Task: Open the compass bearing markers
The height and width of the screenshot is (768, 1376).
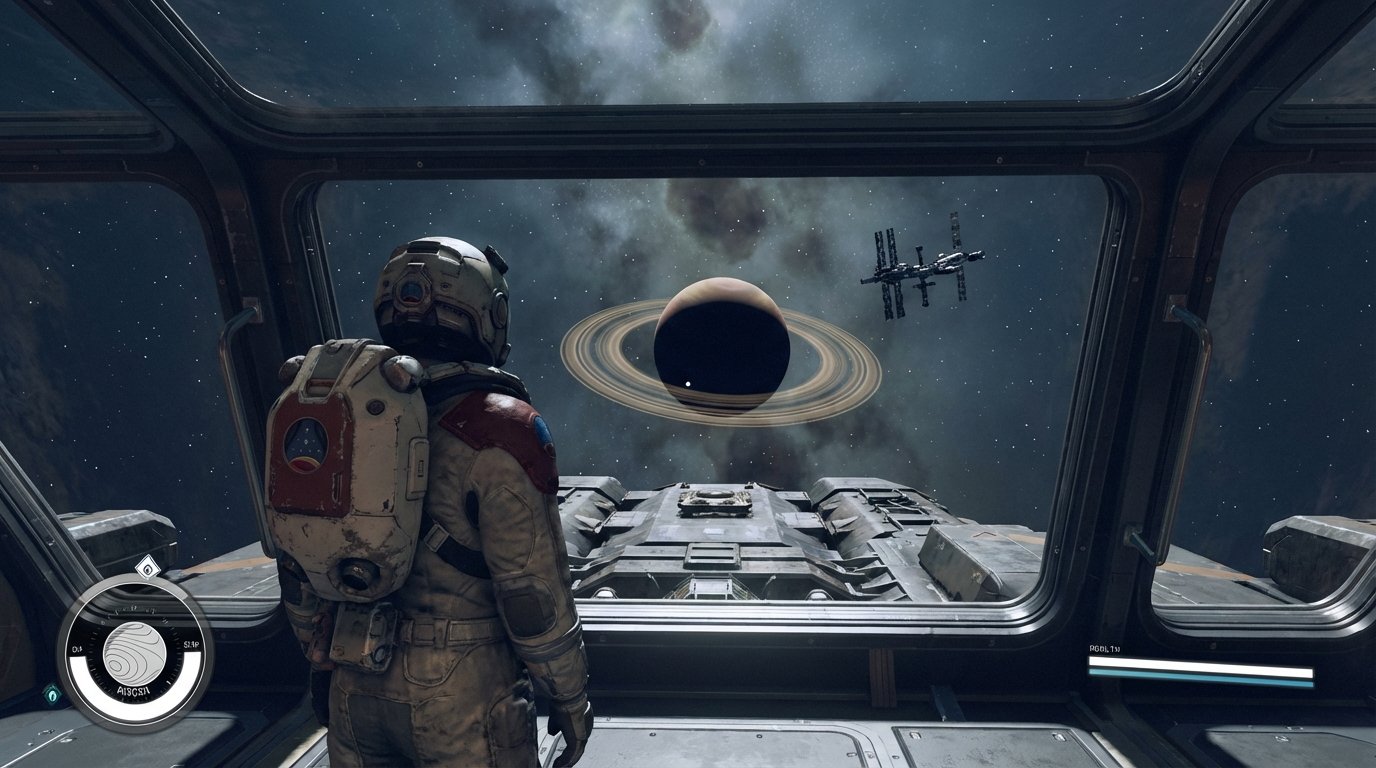Action: tap(135, 611)
